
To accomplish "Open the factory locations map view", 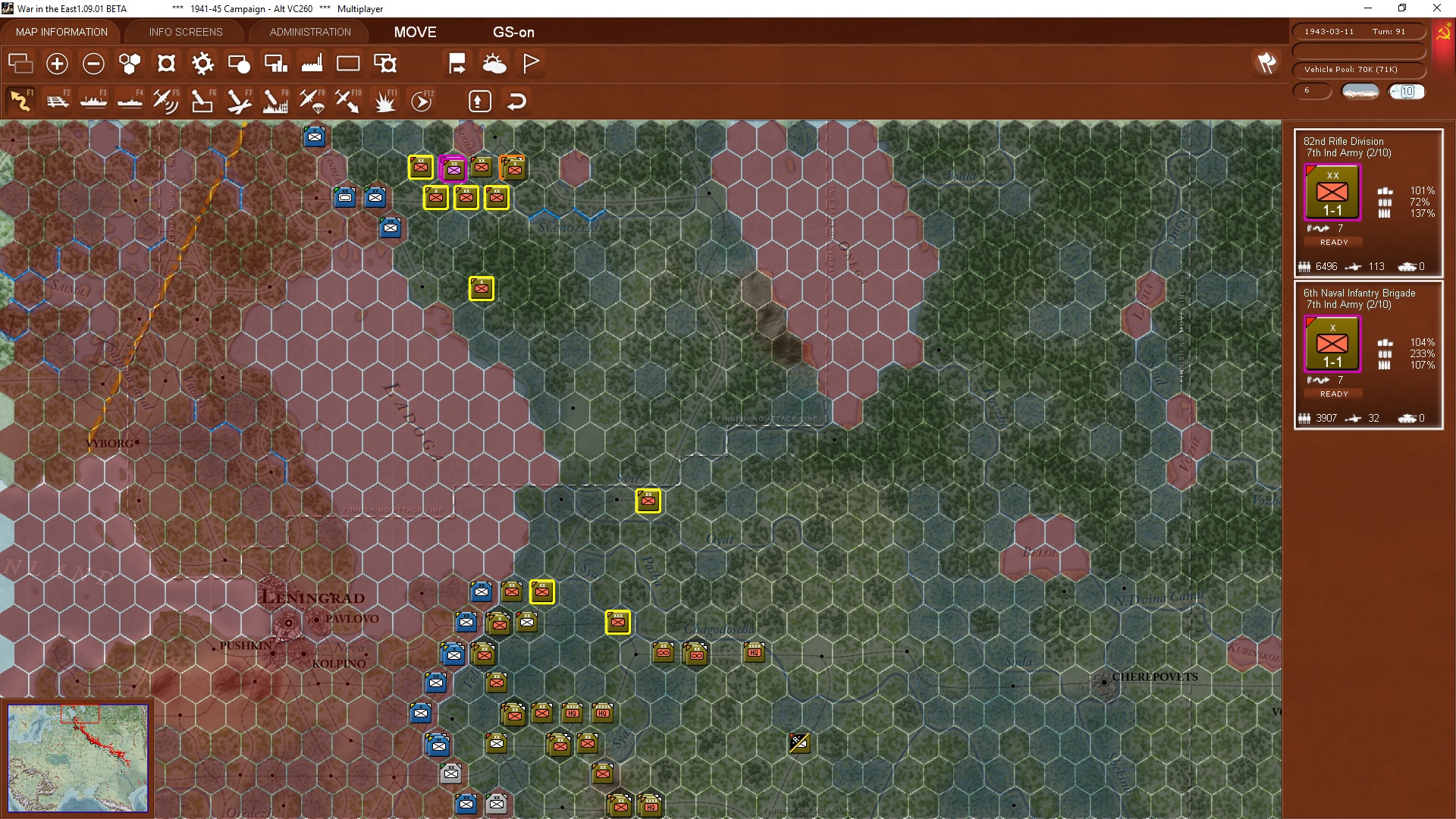I will pyautogui.click(x=312, y=64).
